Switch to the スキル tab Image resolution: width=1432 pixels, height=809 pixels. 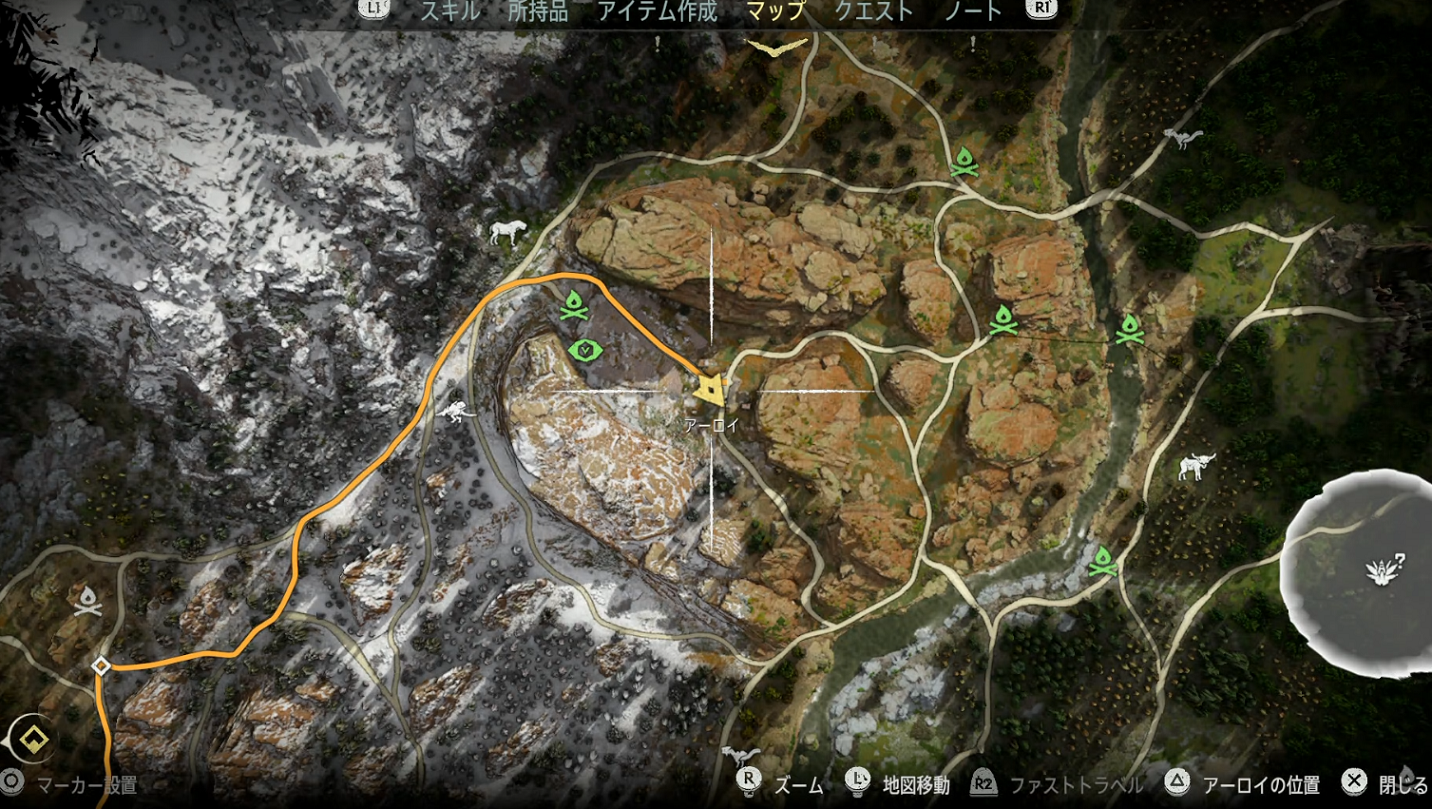450,11
